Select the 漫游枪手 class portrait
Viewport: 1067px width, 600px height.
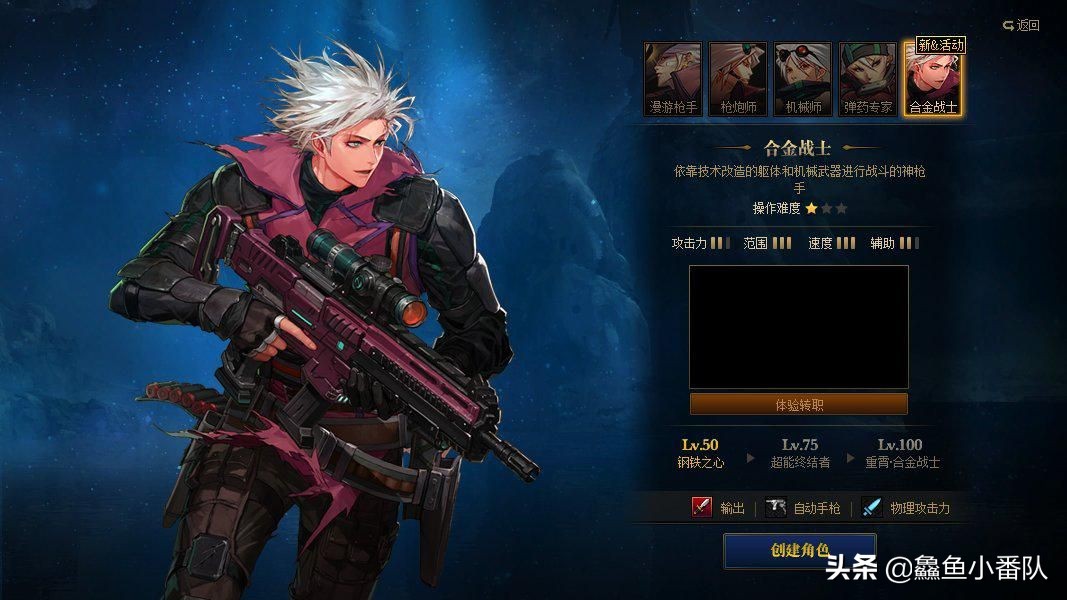[673, 78]
